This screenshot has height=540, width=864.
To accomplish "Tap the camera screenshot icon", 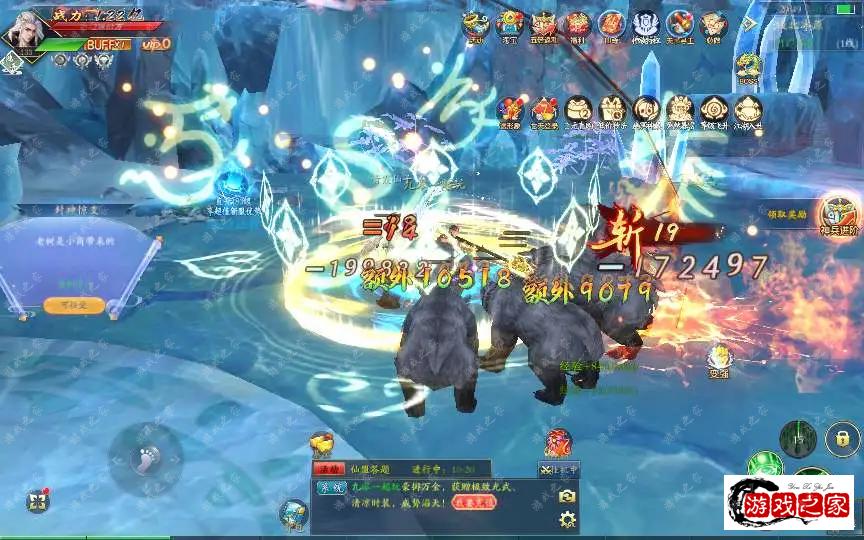I will click(568, 495).
